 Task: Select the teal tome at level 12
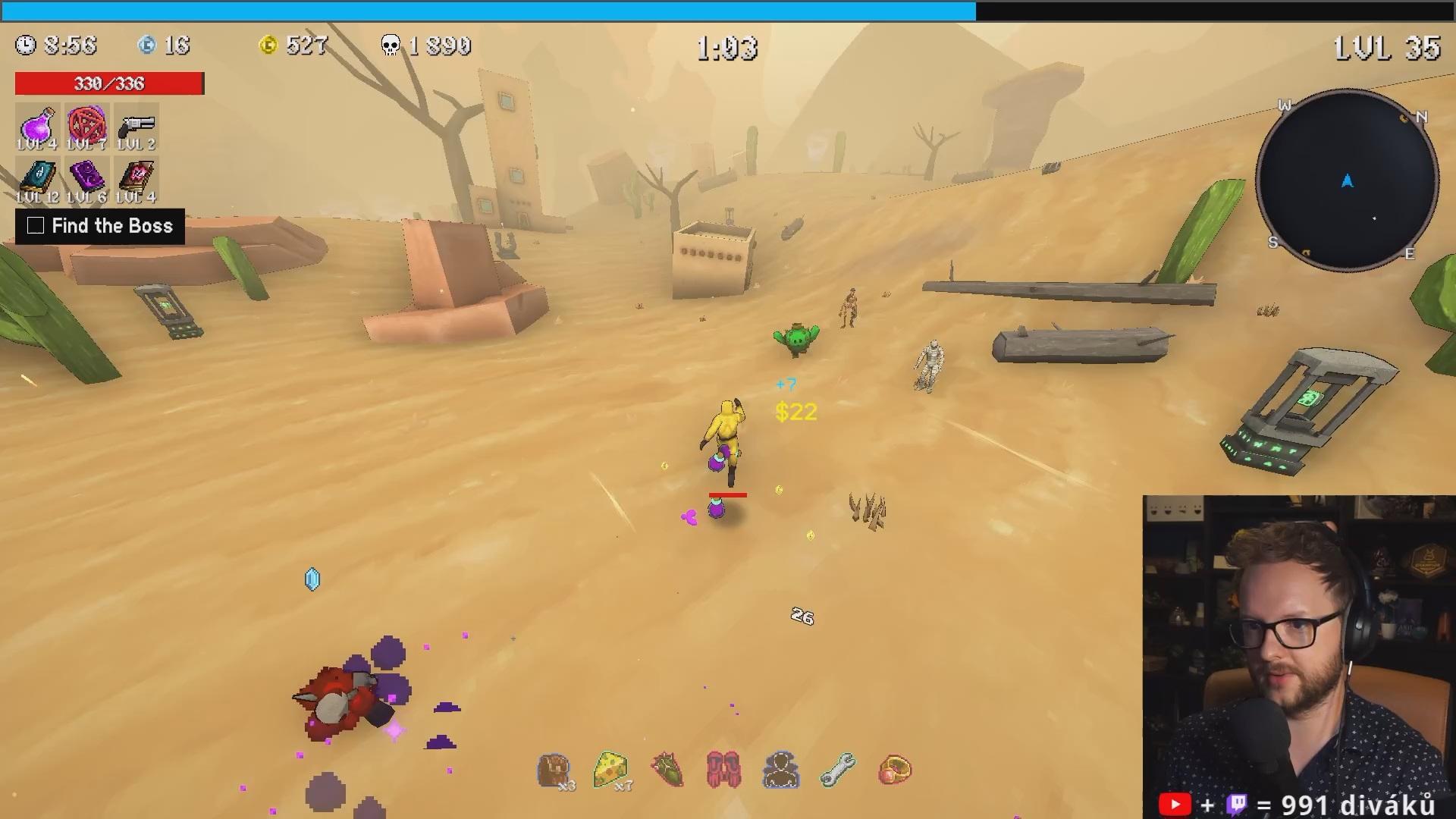coord(37,179)
